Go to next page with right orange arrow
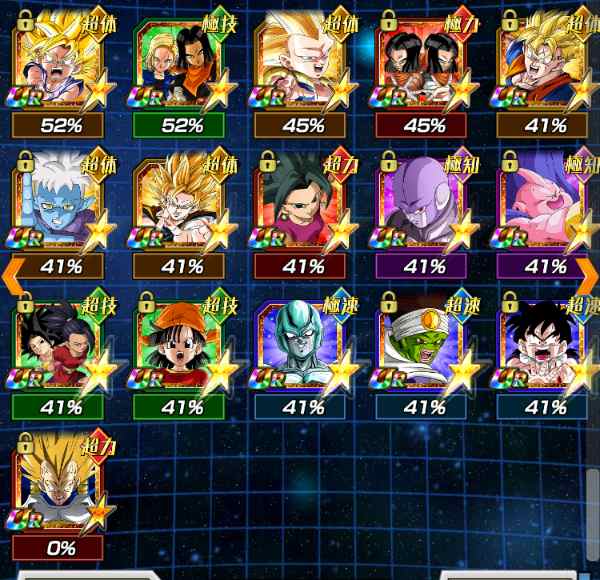 [587, 270]
